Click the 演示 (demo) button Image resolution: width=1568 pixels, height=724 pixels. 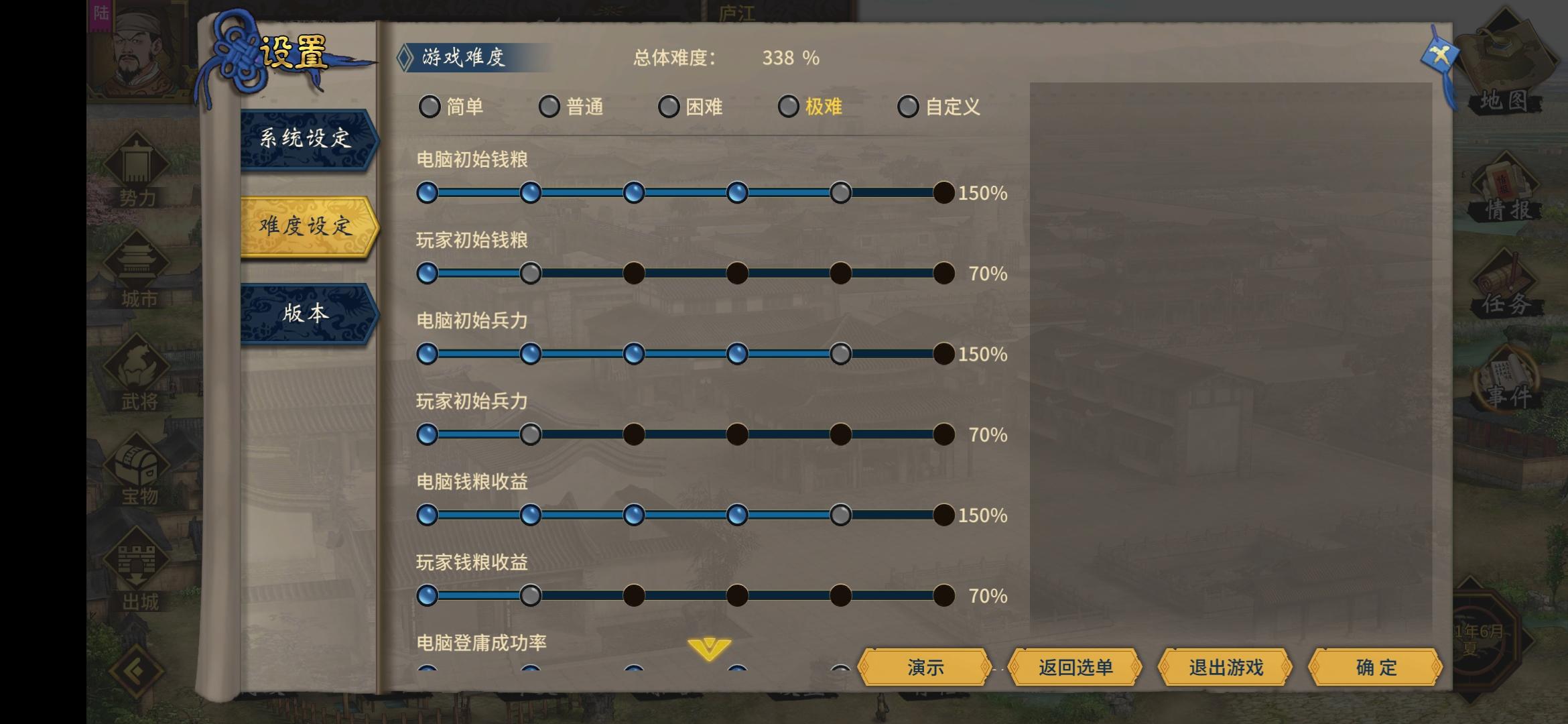click(x=927, y=668)
